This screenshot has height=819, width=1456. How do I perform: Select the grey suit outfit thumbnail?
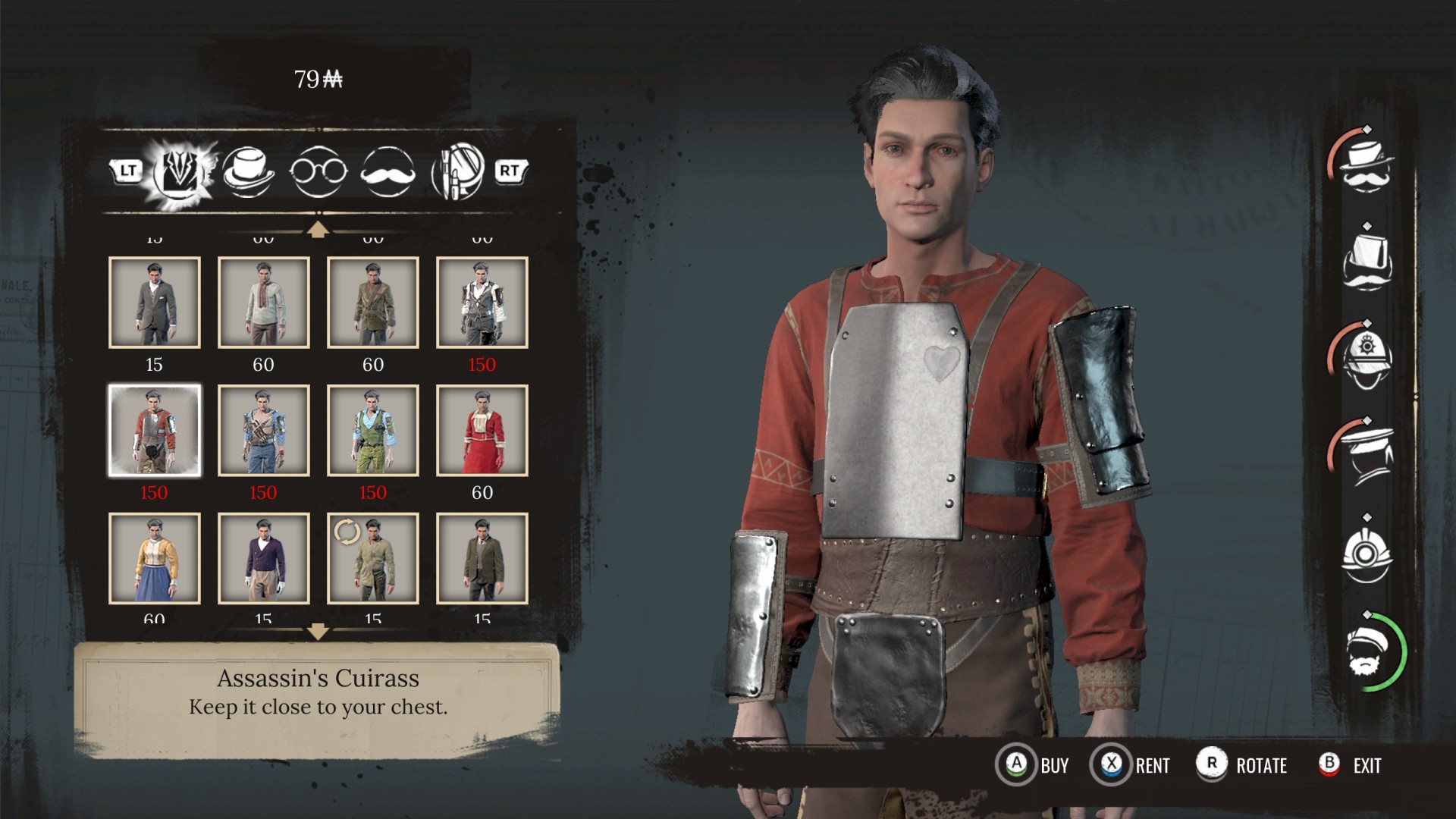pyautogui.click(x=155, y=303)
